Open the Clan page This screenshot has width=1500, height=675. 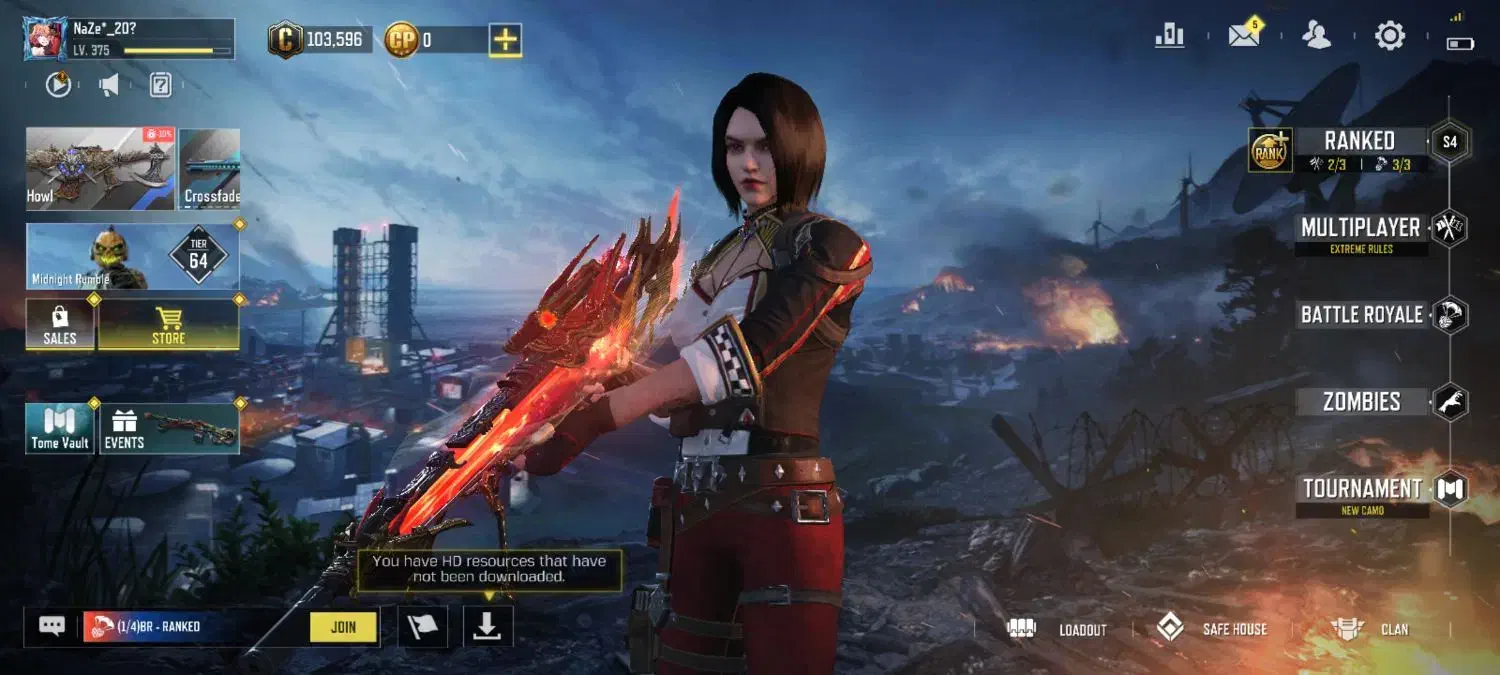coord(1370,629)
